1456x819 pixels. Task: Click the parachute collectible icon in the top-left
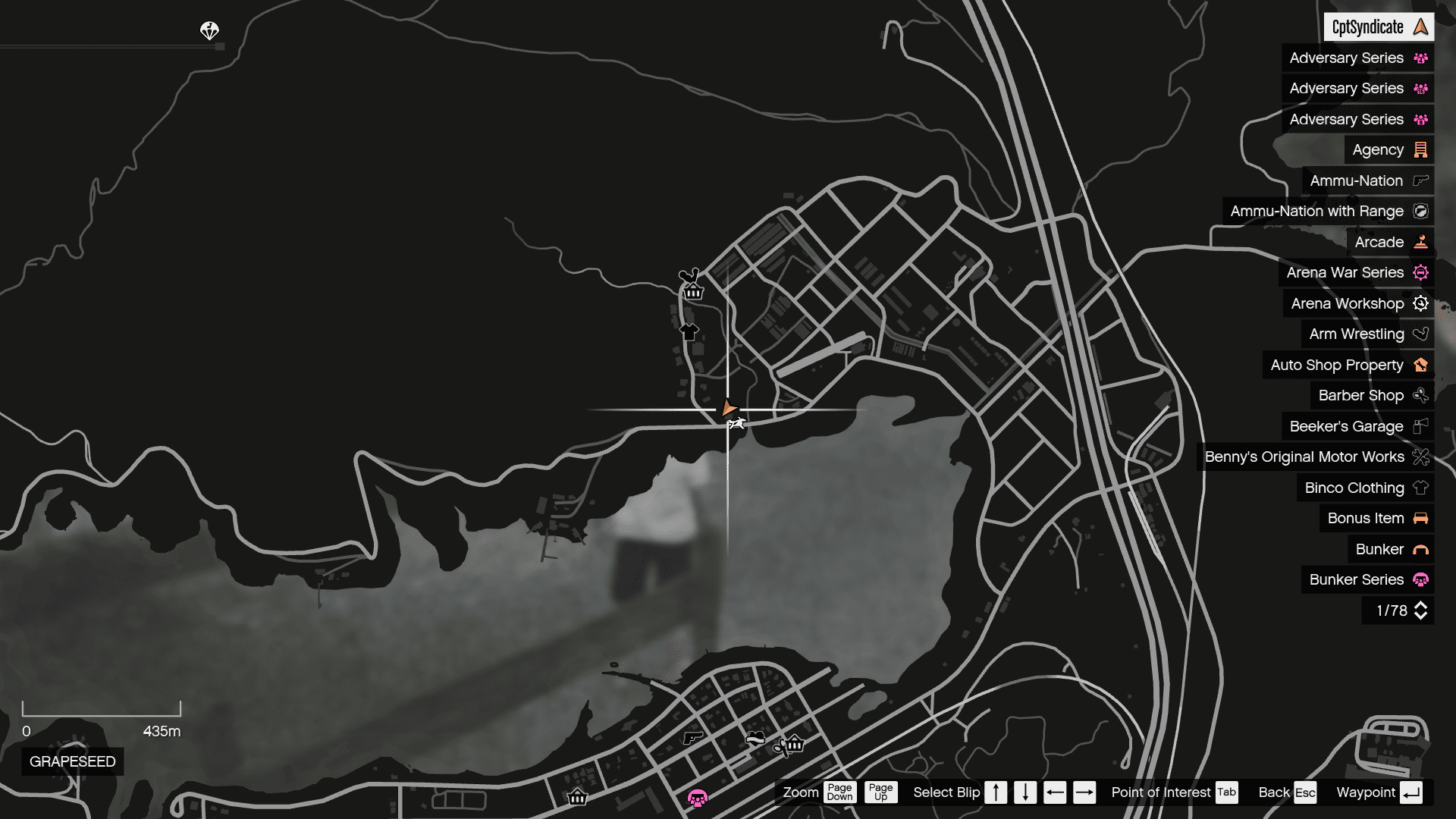(x=208, y=32)
